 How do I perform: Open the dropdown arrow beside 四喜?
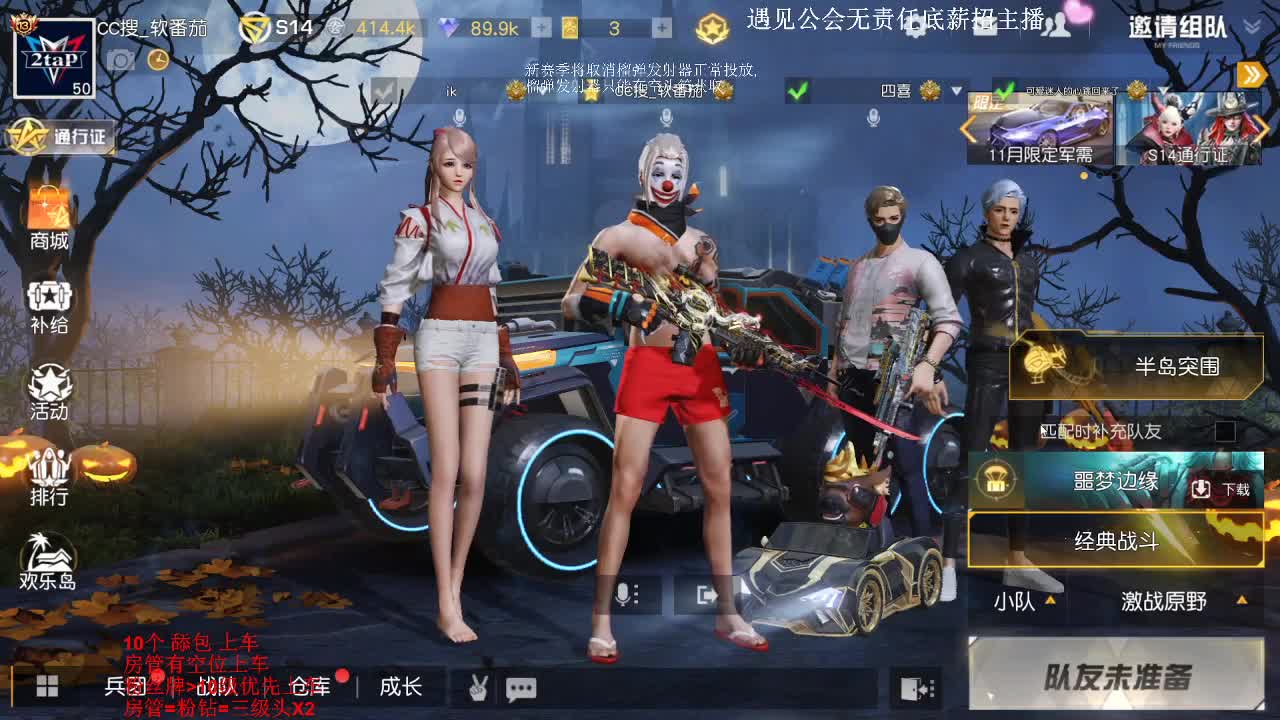point(958,92)
